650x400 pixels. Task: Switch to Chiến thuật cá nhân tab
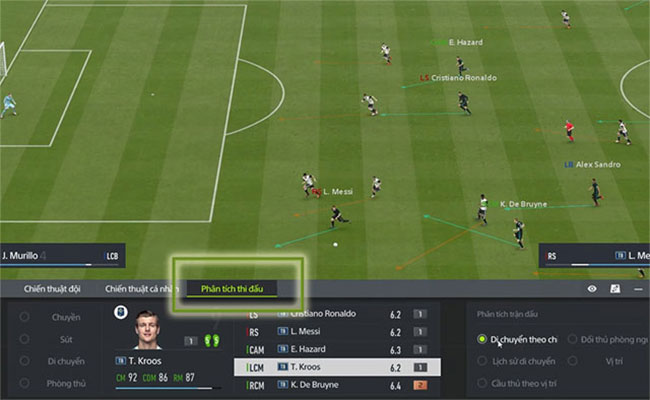[141, 288]
